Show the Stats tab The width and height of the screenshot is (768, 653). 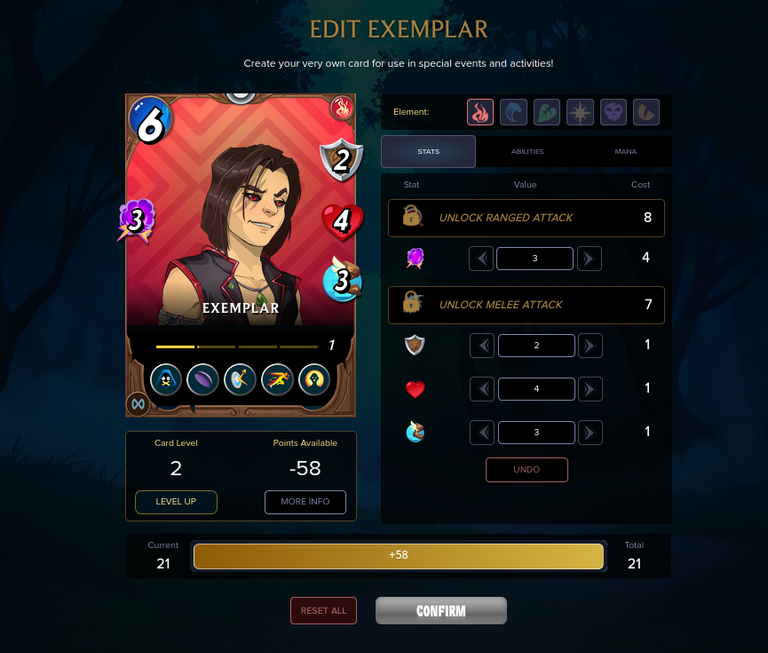(x=428, y=152)
